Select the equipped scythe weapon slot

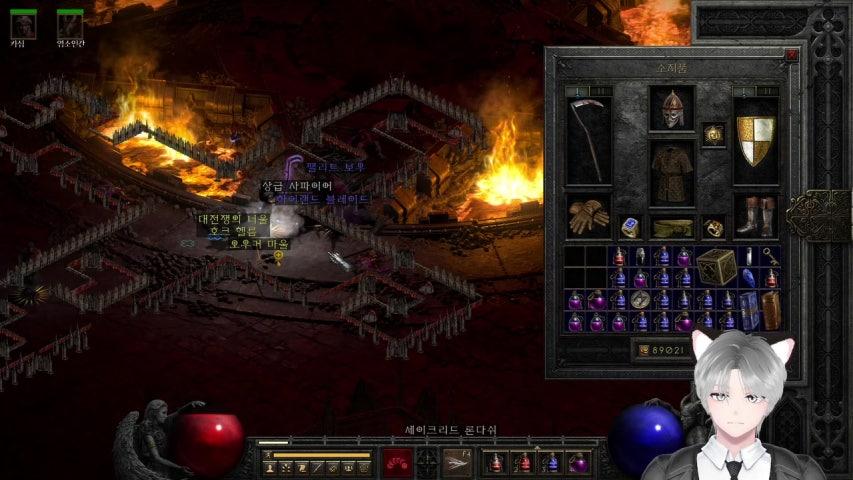point(588,140)
